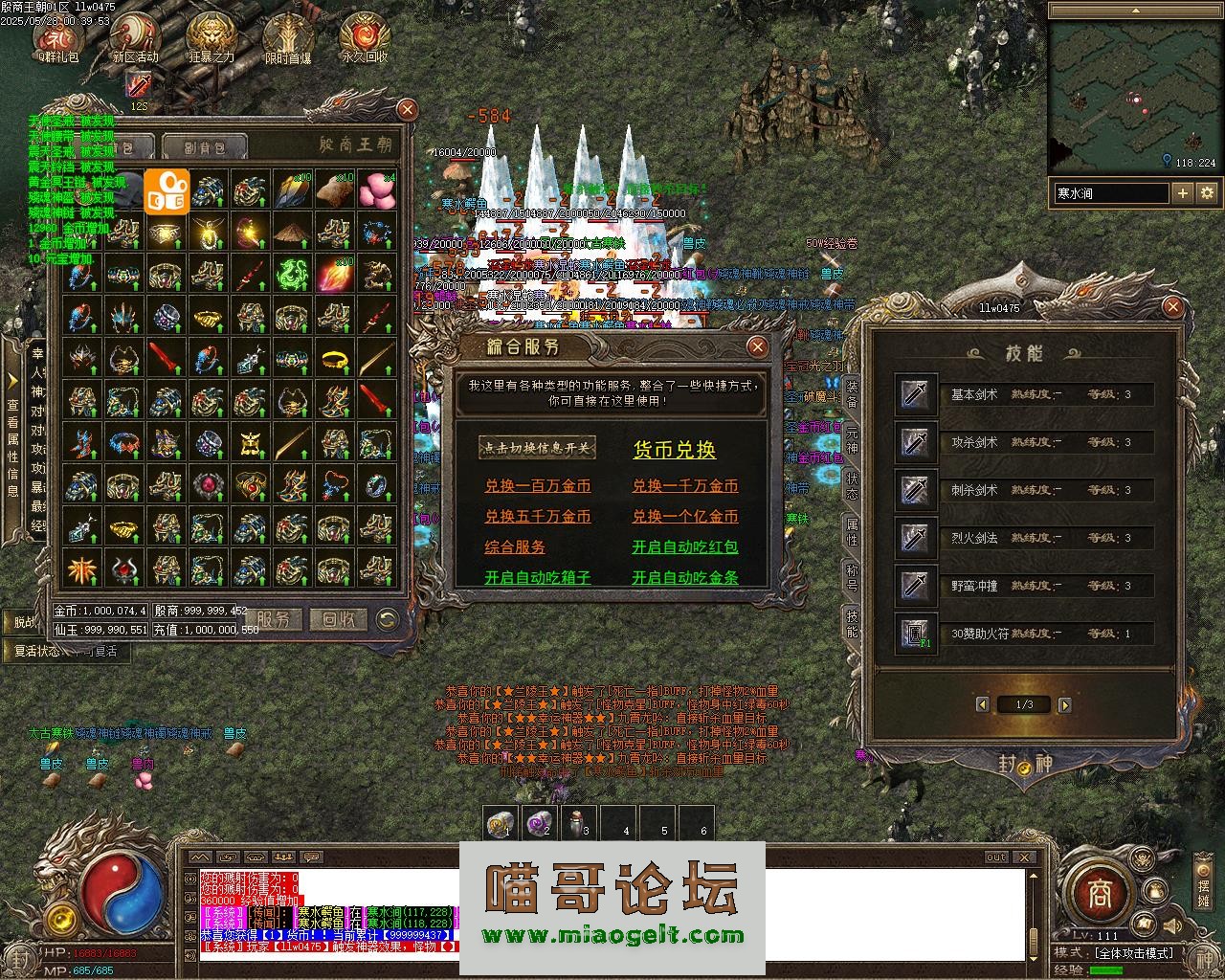
Task: Turn on 开启自动吃金条
Action: (x=684, y=578)
